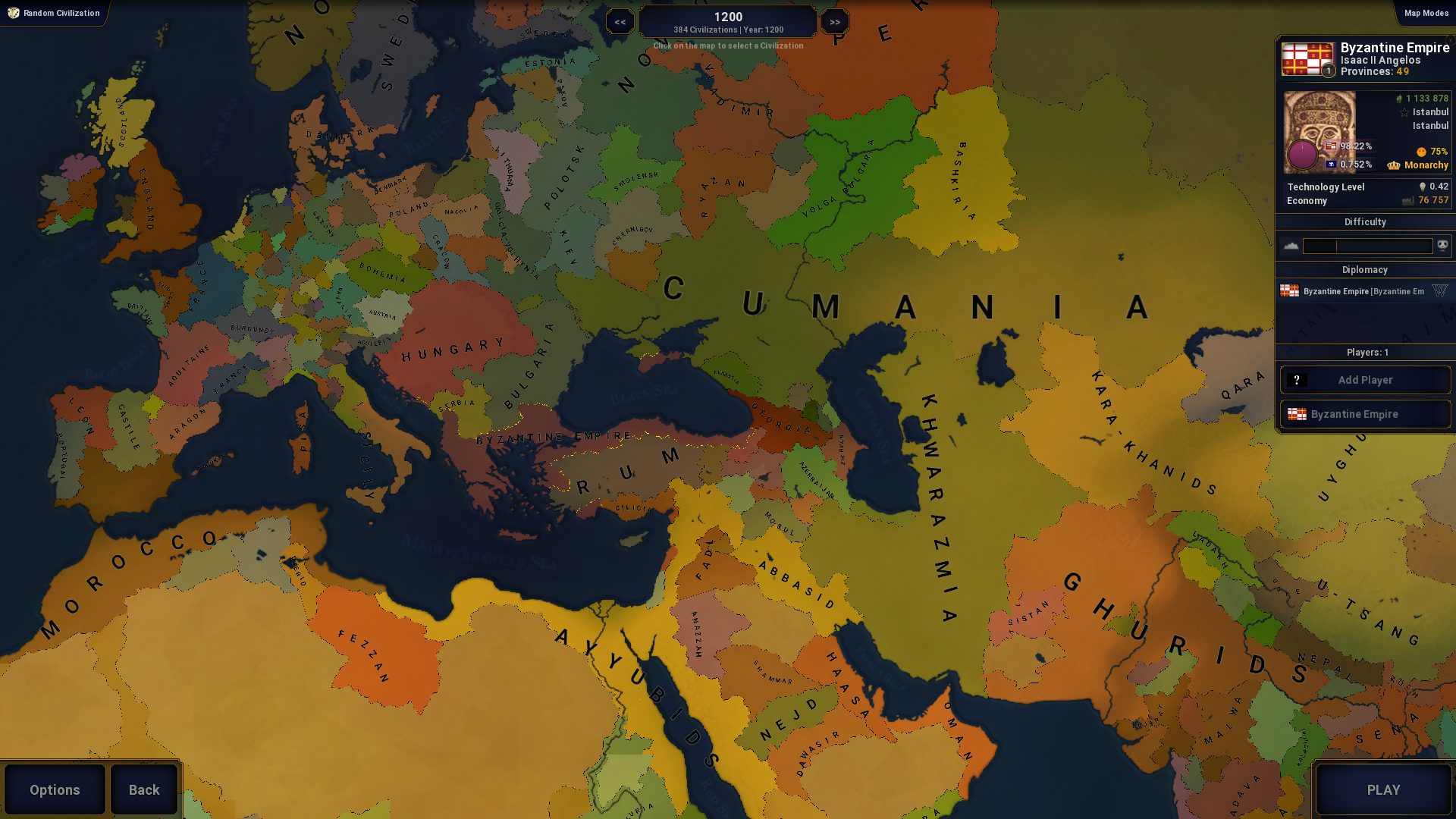Click the Monarchy government label
The image size is (1456, 819).
click(x=1426, y=165)
